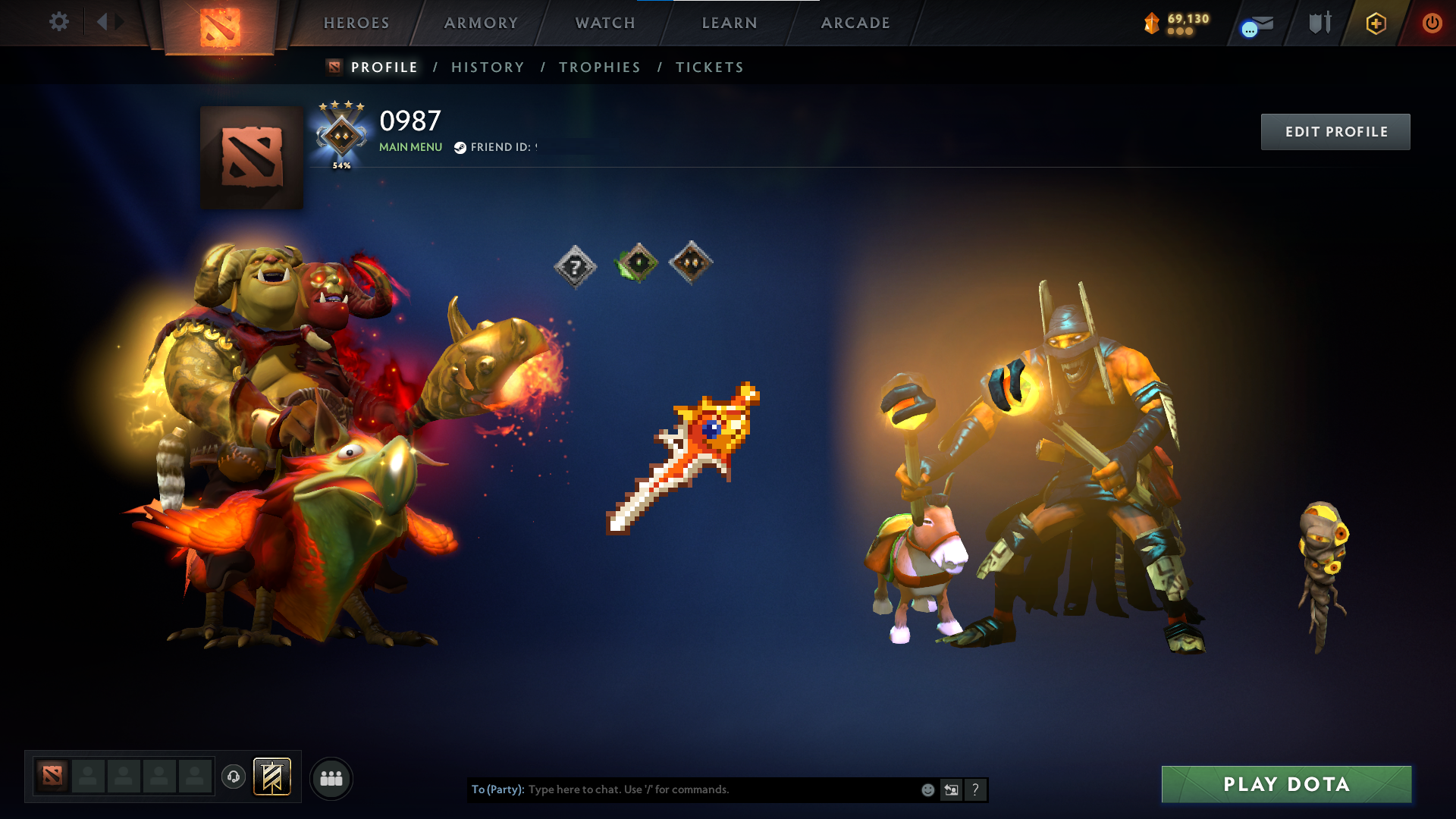Open the settings gear icon
Viewport: 1456px width, 819px height.
(x=59, y=23)
